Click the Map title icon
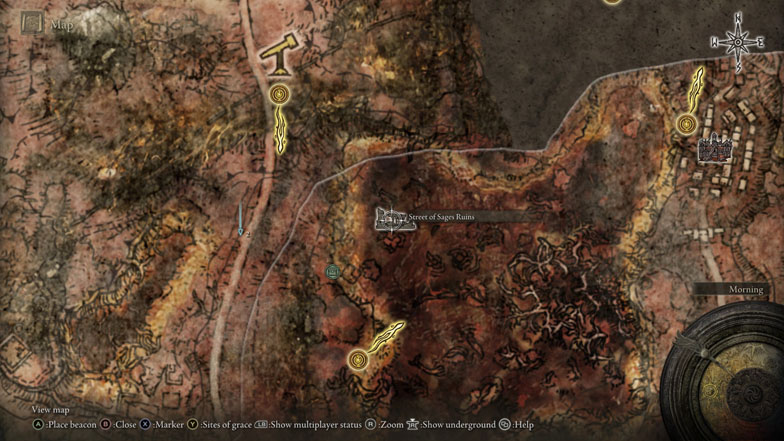This screenshot has height=441, width=784. [x=33, y=22]
